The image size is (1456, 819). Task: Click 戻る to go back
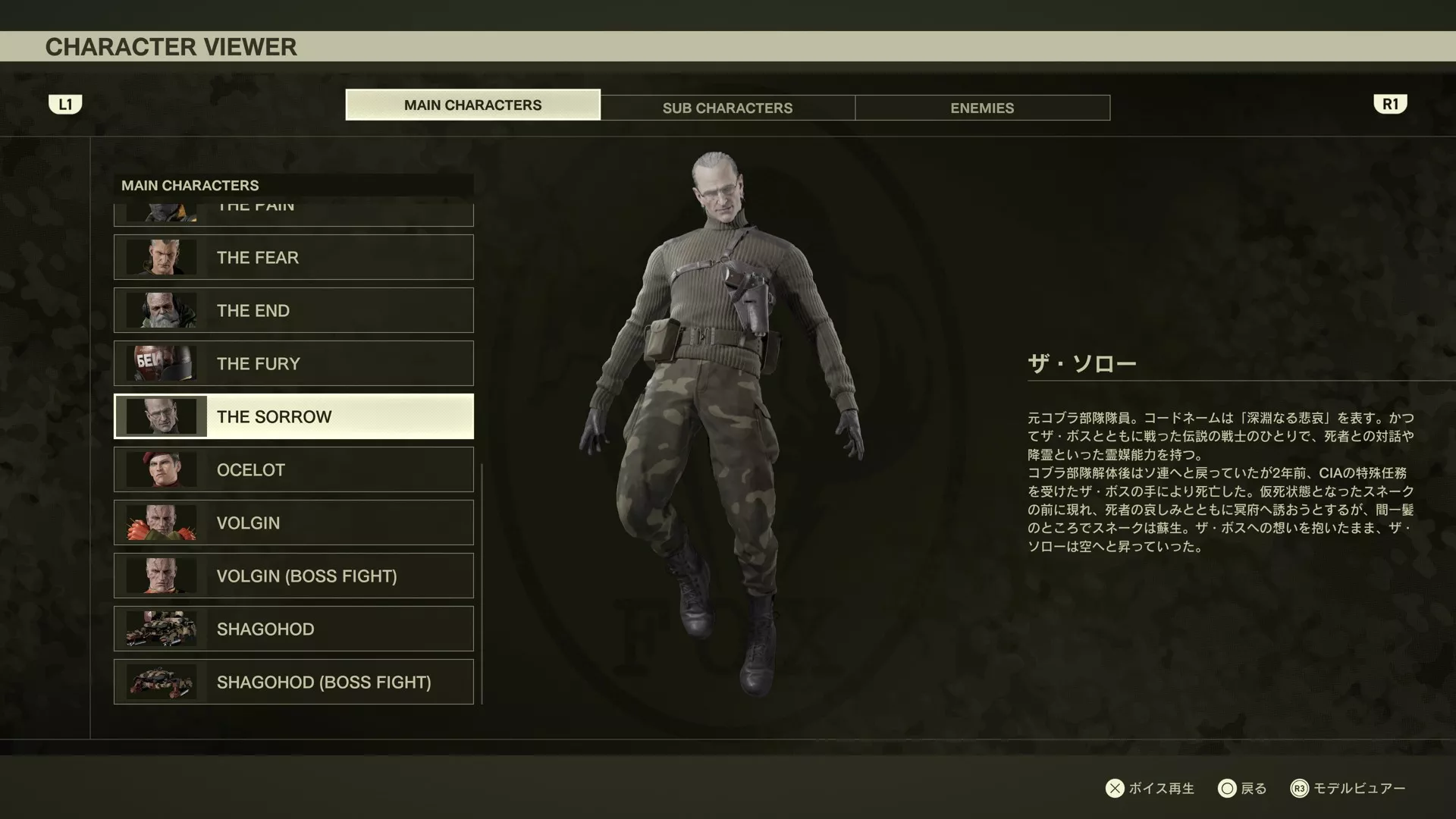tap(1253, 789)
